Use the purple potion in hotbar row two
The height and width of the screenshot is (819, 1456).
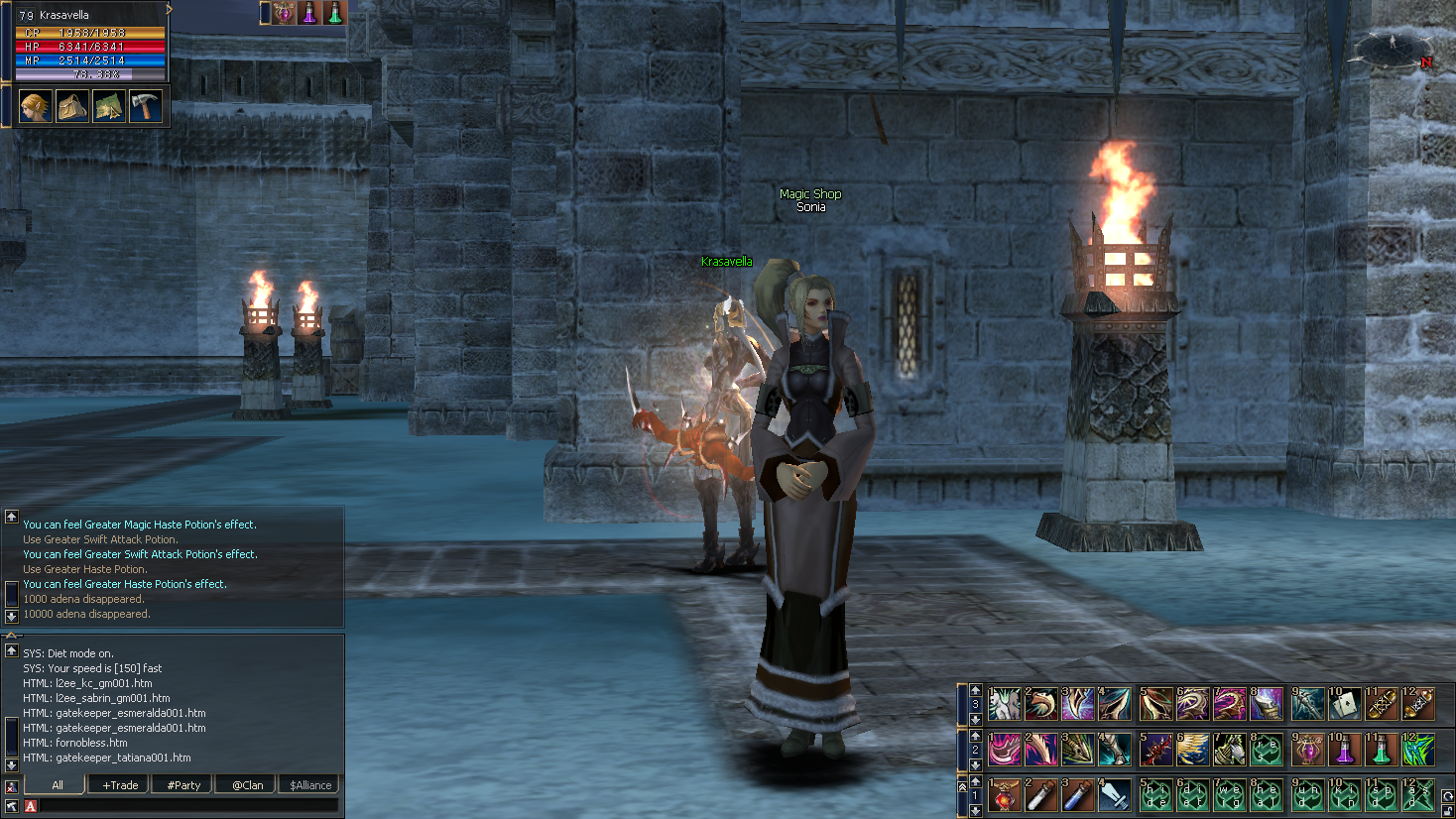tap(1344, 751)
